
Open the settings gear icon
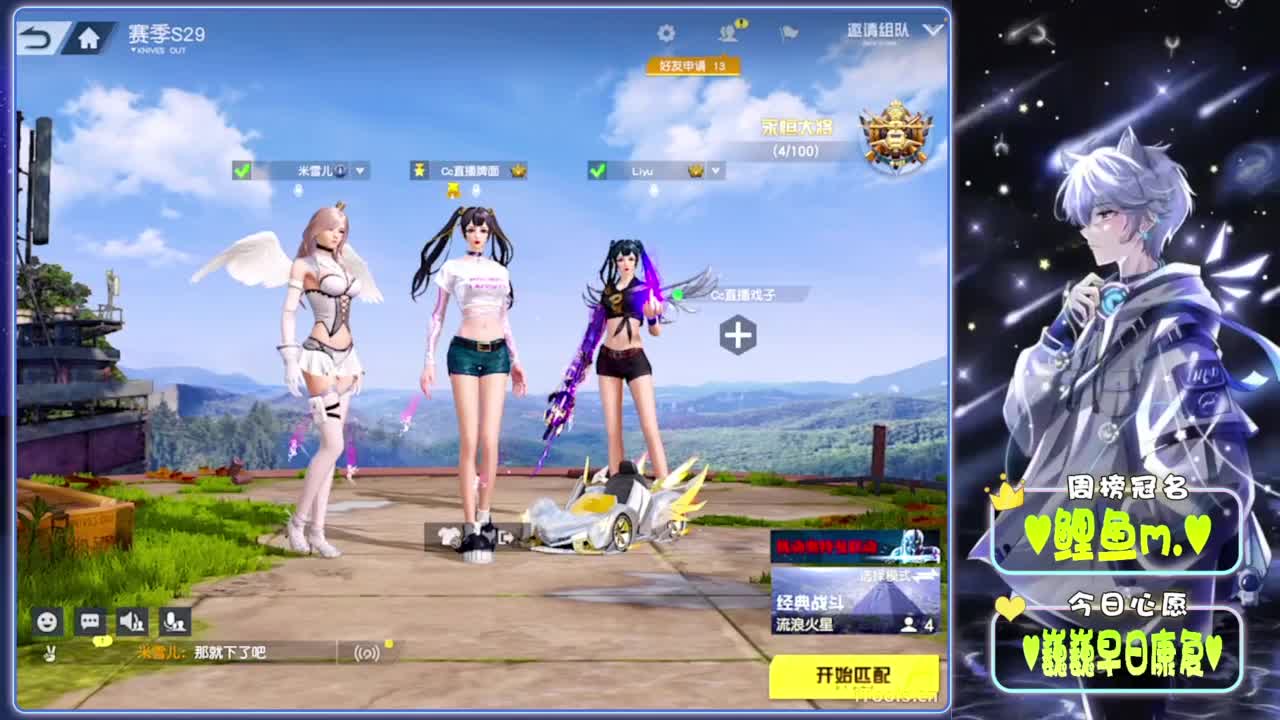[x=666, y=32]
